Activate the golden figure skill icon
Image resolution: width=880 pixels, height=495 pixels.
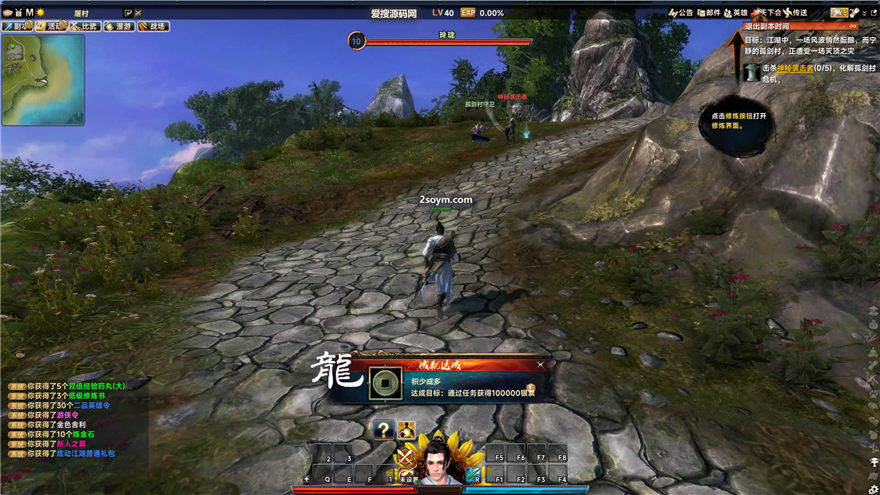(406, 430)
